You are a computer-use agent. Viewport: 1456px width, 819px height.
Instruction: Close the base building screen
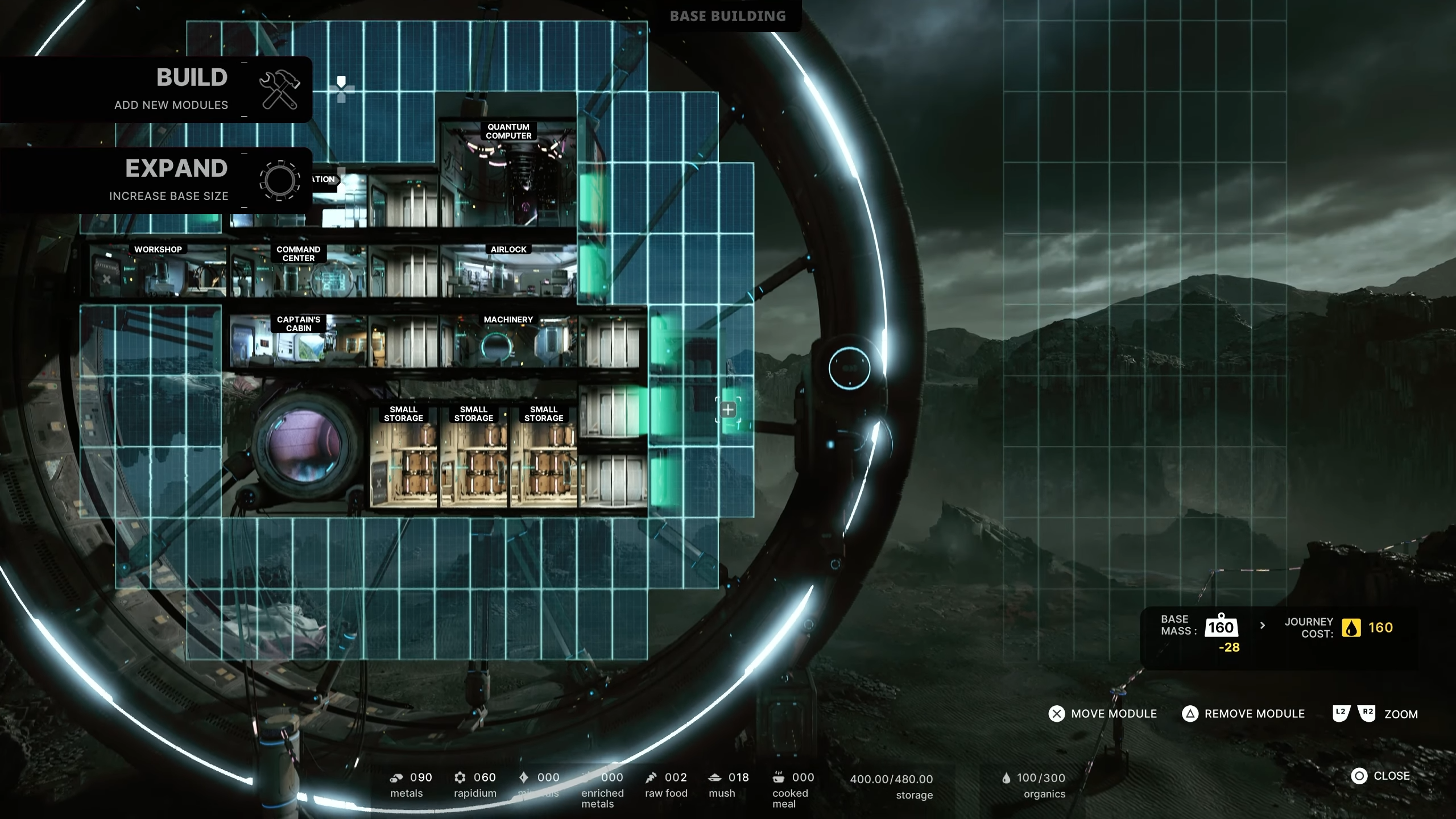click(1381, 776)
